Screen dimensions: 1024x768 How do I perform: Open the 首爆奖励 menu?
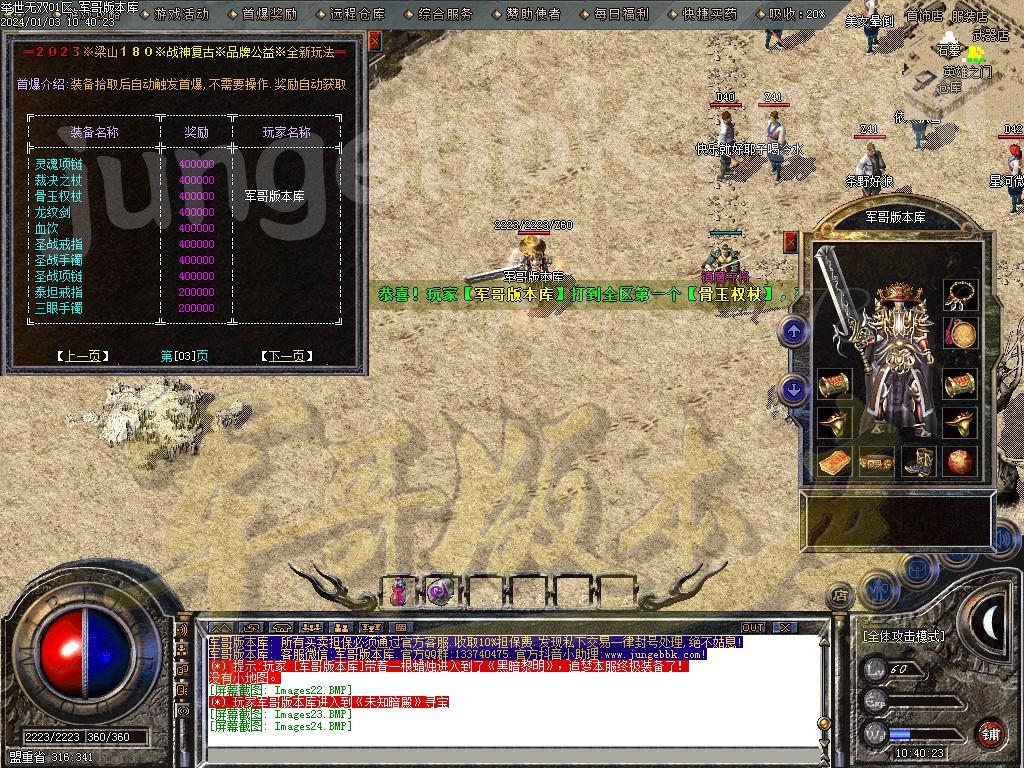tap(269, 14)
